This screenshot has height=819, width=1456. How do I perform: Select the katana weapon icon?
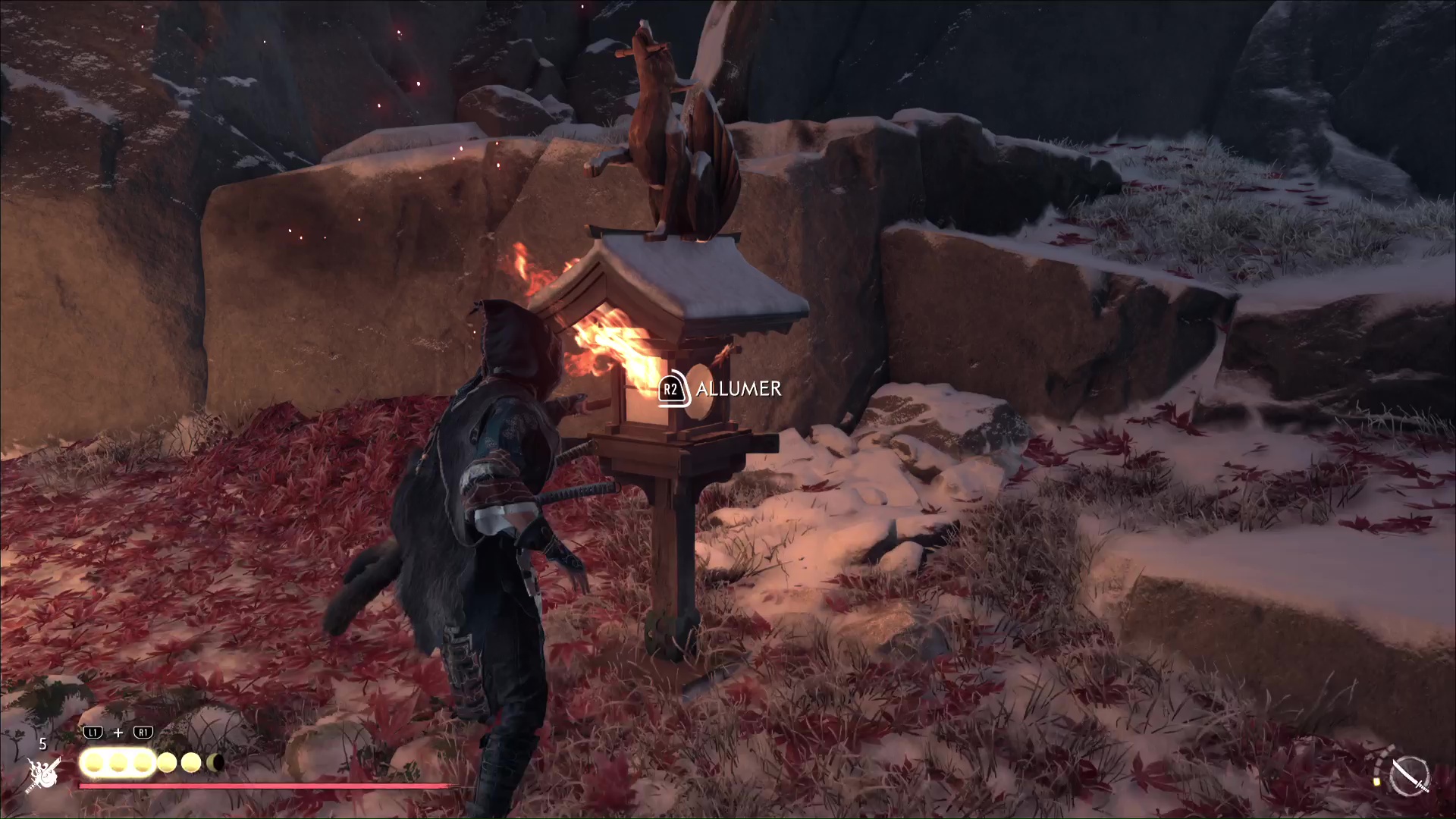(x=1410, y=776)
